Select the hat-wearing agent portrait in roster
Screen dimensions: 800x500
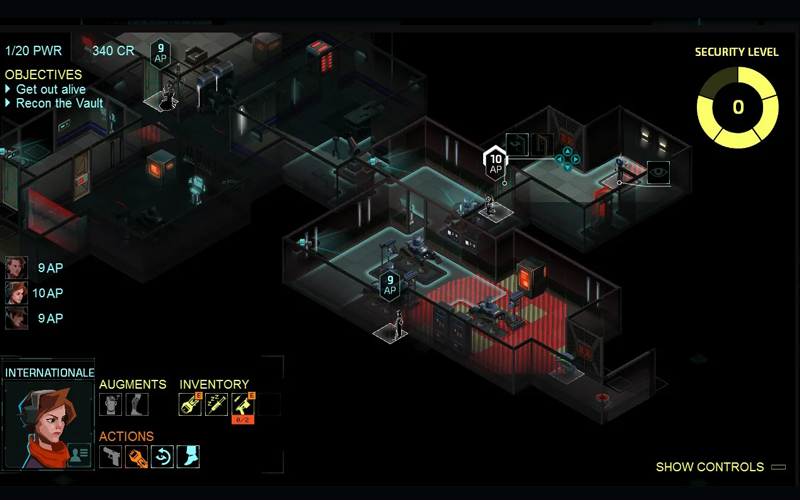point(16,318)
